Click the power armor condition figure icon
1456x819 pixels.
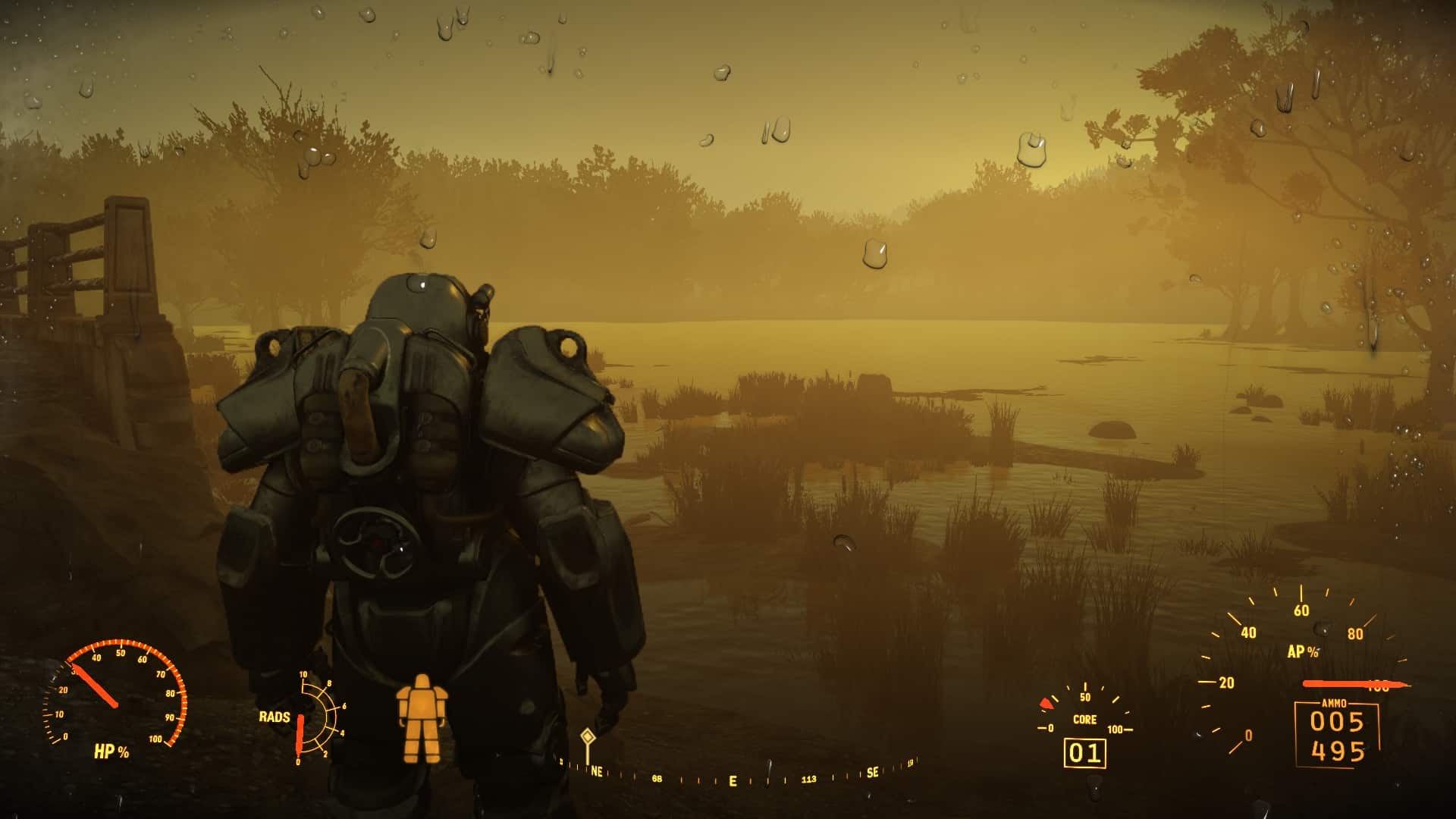tap(419, 718)
